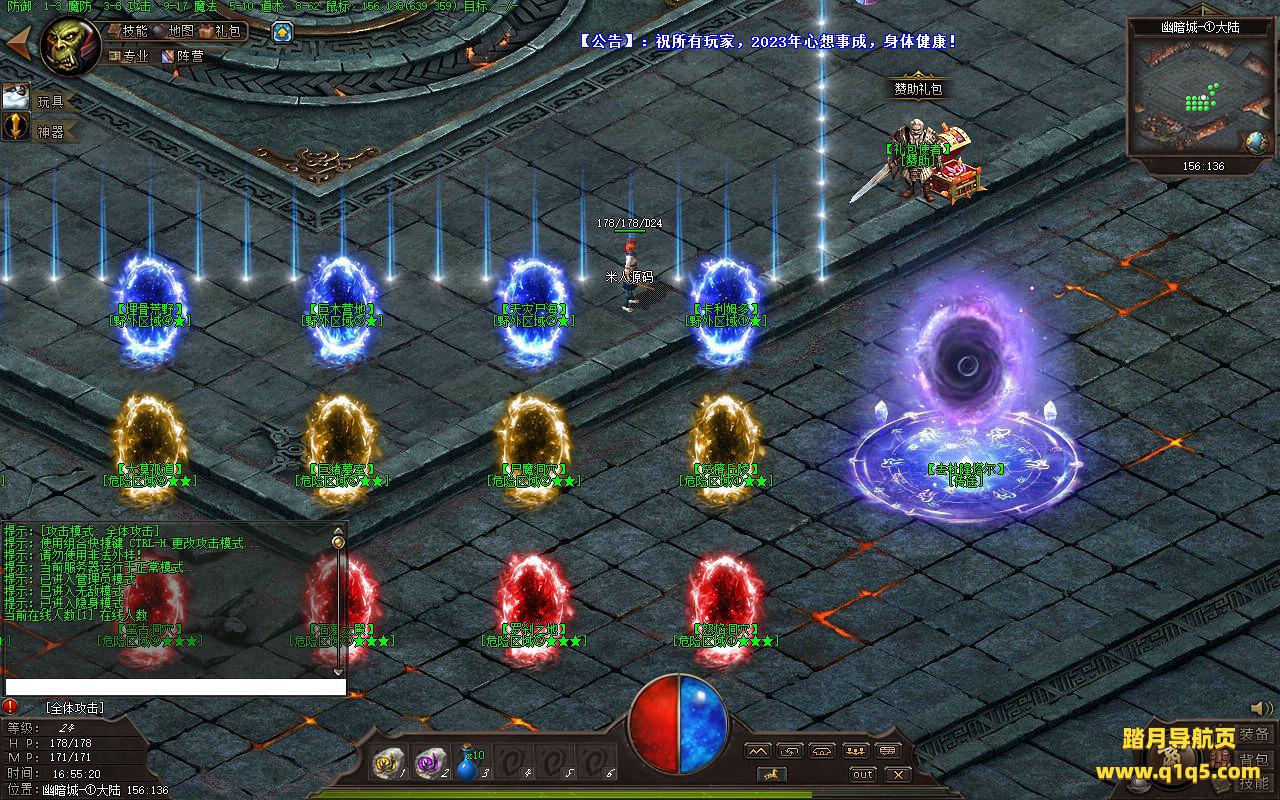The height and width of the screenshot is (800, 1280).
Task: Click the X exit button near out
Action: tap(897, 774)
